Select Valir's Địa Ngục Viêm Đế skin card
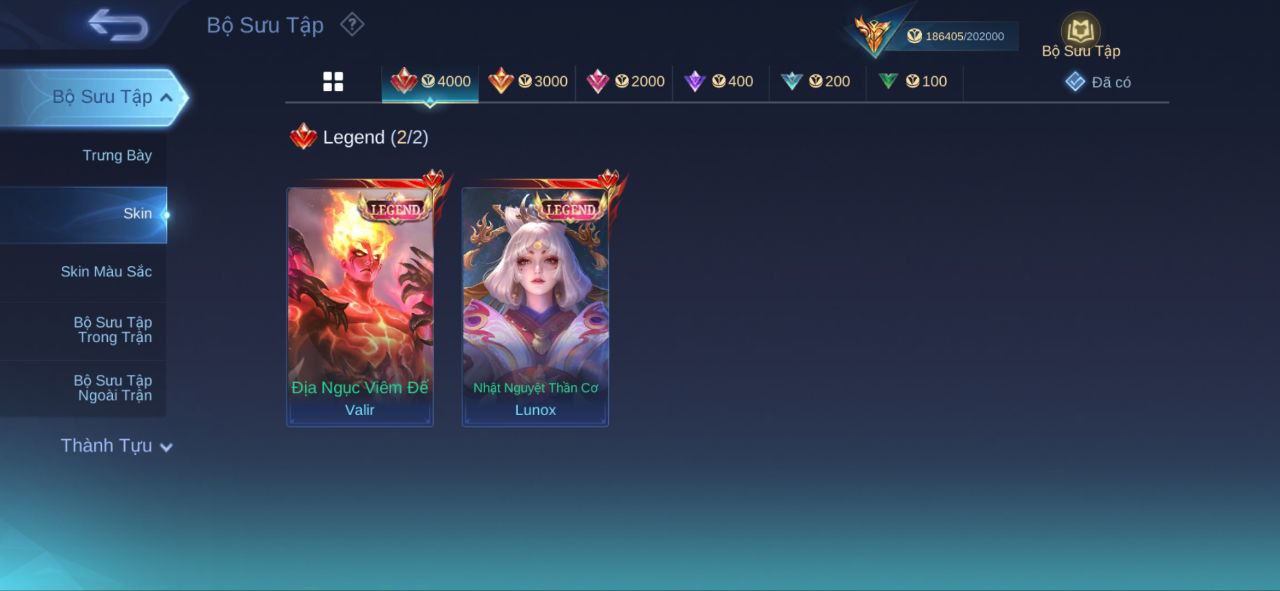The width and height of the screenshot is (1280, 591). (360, 307)
